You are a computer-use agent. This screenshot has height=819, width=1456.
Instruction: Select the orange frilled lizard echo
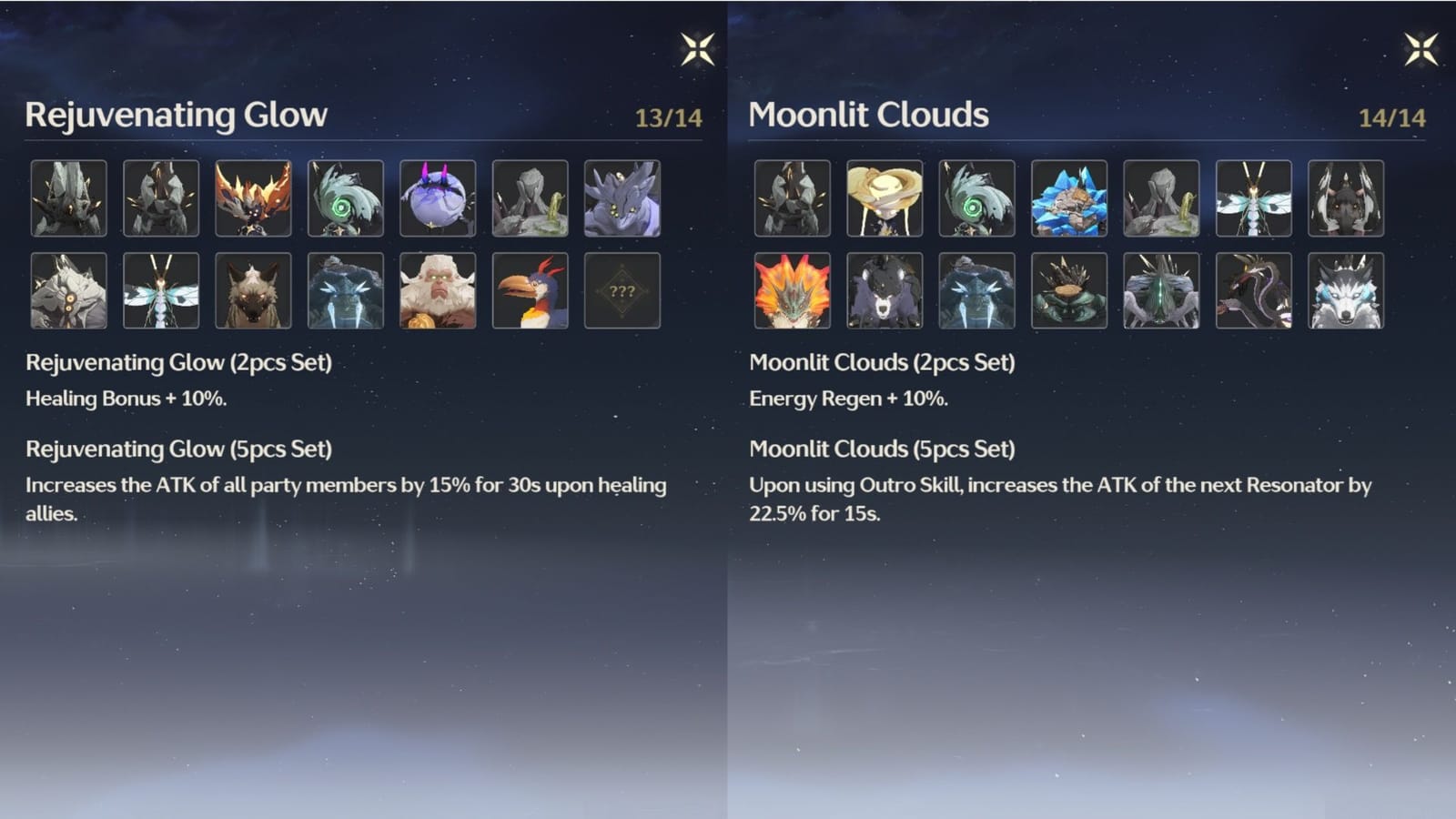click(794, 291)
